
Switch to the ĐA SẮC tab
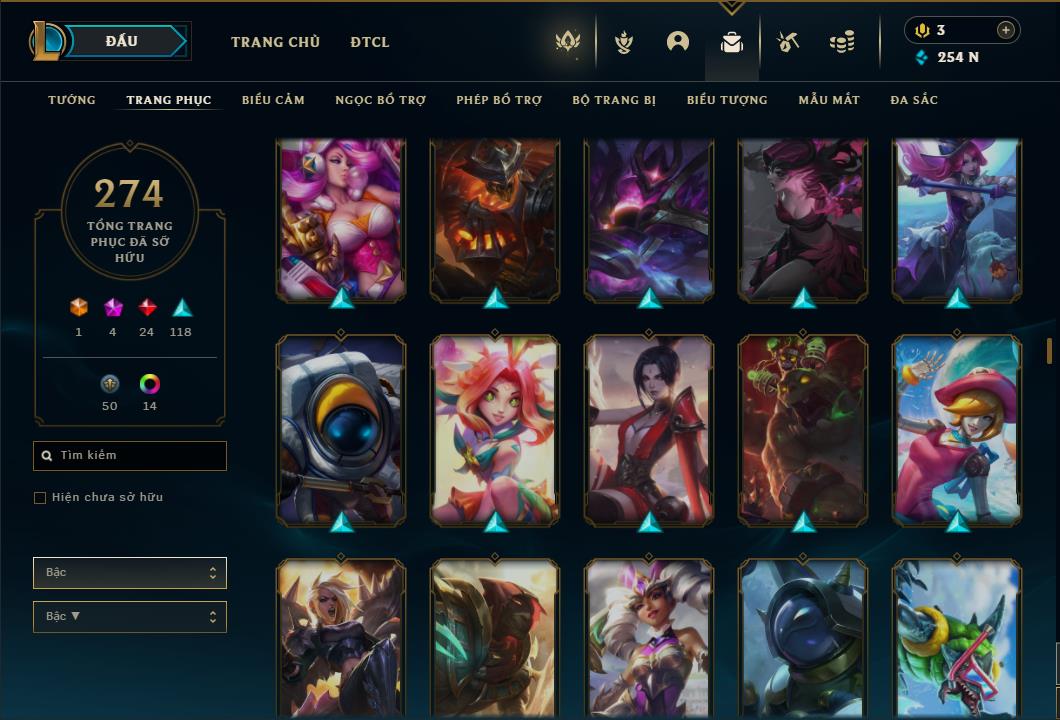tap(914, 100)
